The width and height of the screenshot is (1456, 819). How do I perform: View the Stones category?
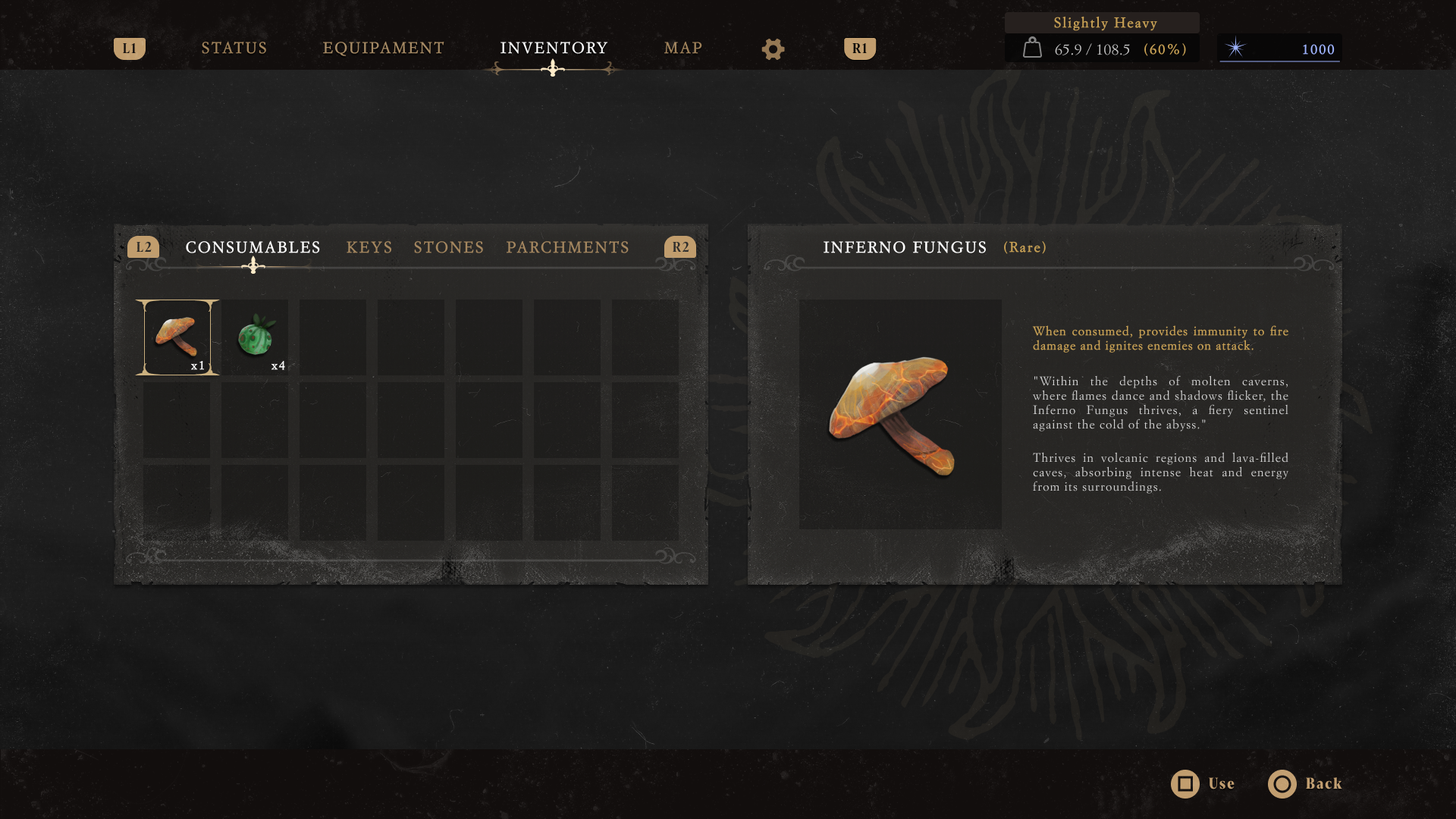[x=448, y=248]
